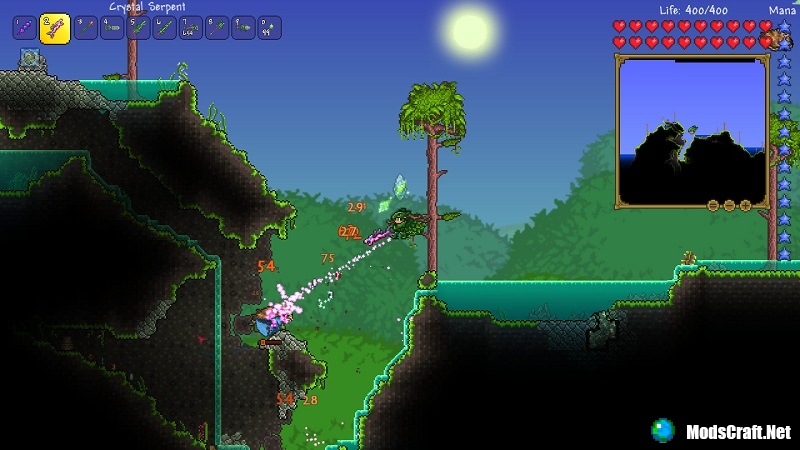Select hotbar slot 1 with the purple weapon
Screen dimensions: 800x450
tap(24, 28)
